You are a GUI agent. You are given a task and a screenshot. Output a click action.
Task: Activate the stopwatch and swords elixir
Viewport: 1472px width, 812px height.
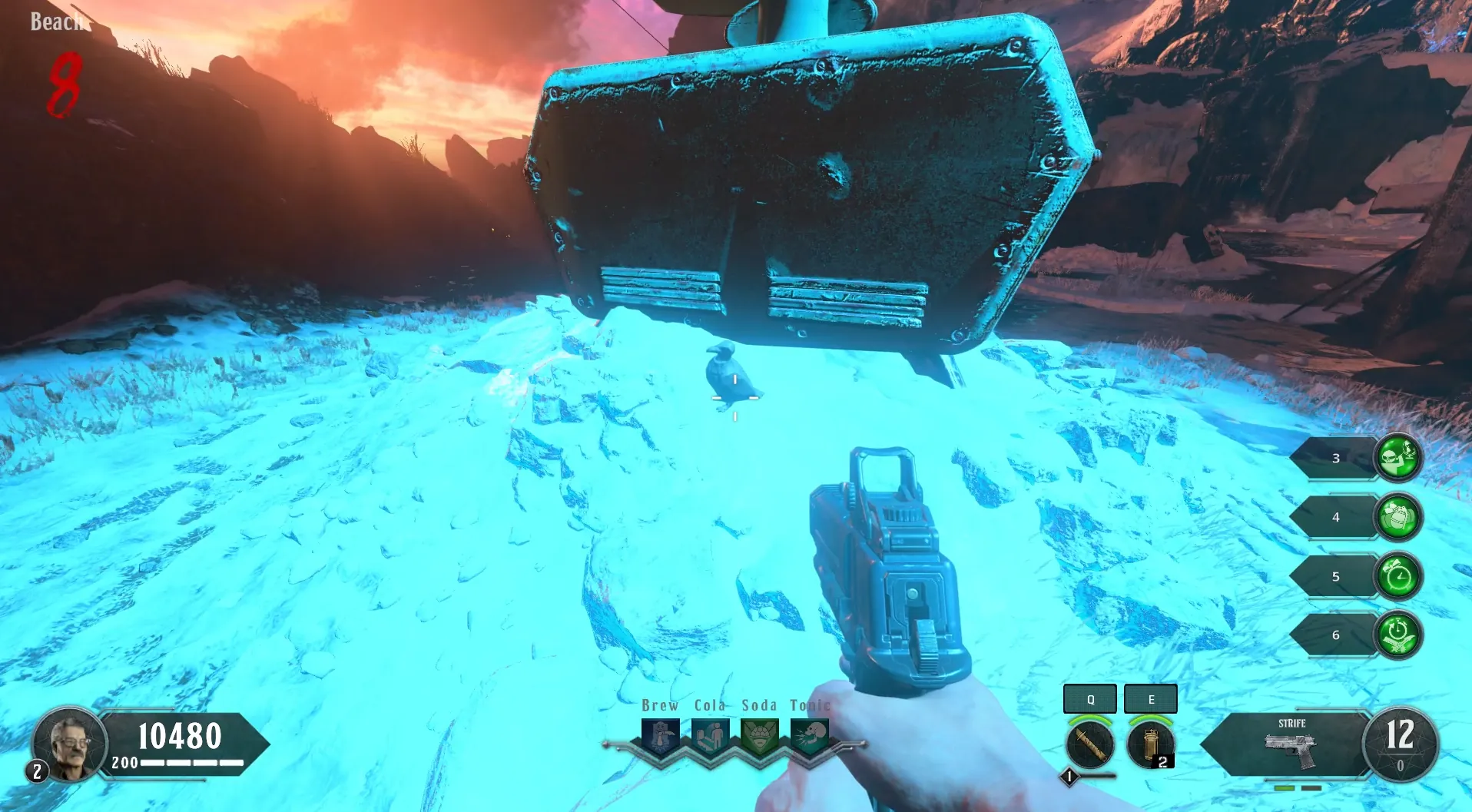(x=1397, y=635)
